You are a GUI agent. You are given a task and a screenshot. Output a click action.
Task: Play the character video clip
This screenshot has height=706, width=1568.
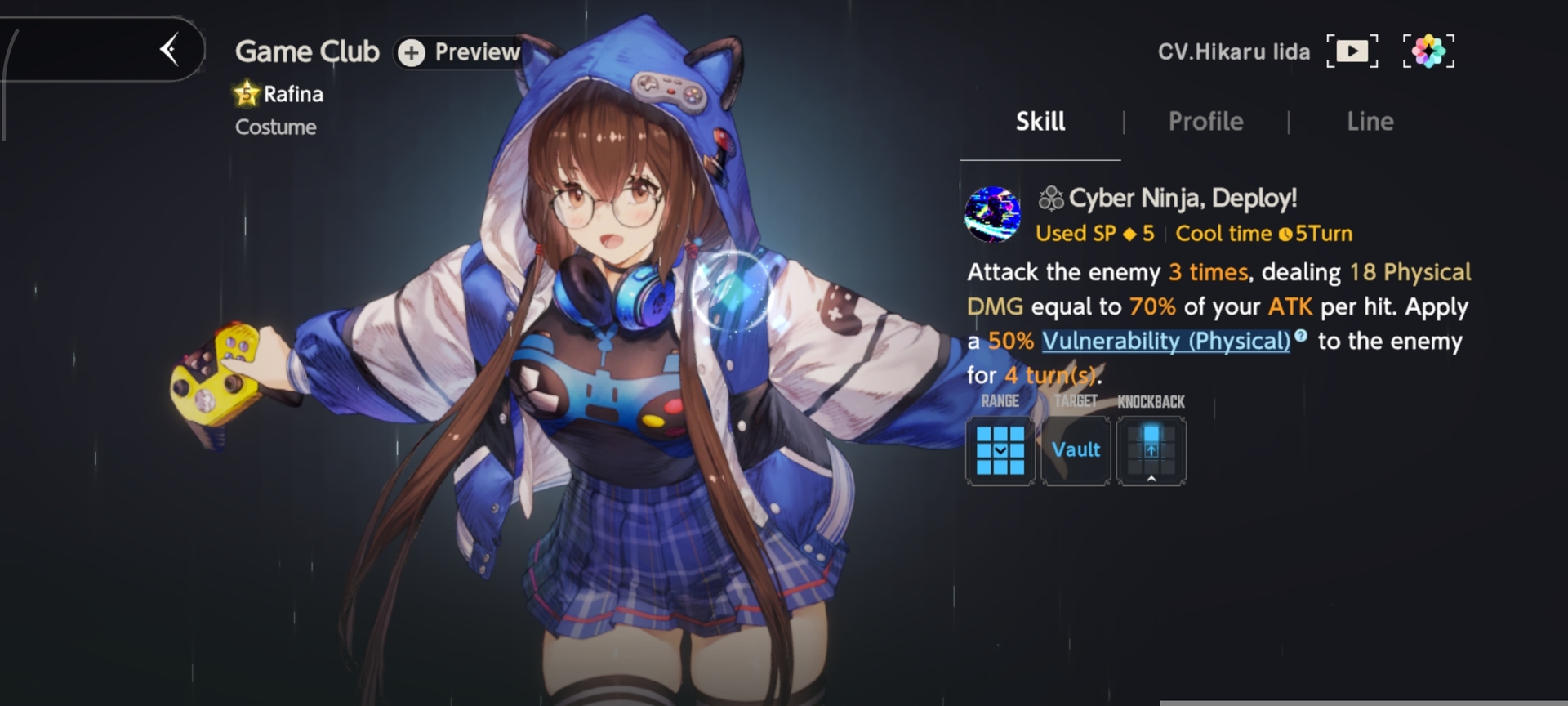(x=1352, y=51)
